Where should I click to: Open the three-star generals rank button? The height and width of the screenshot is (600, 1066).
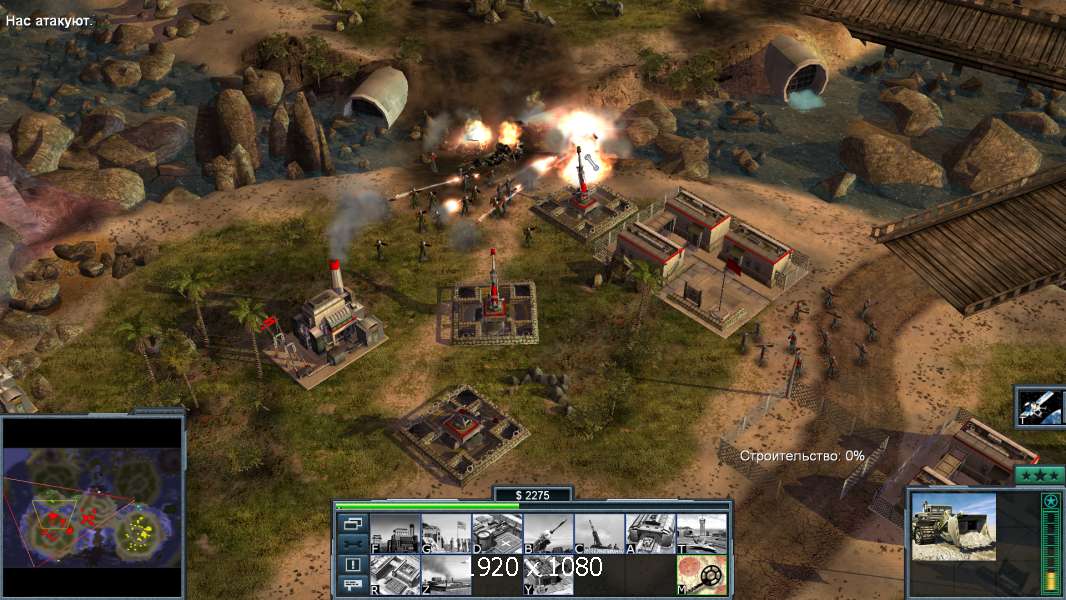point(1040,475)
